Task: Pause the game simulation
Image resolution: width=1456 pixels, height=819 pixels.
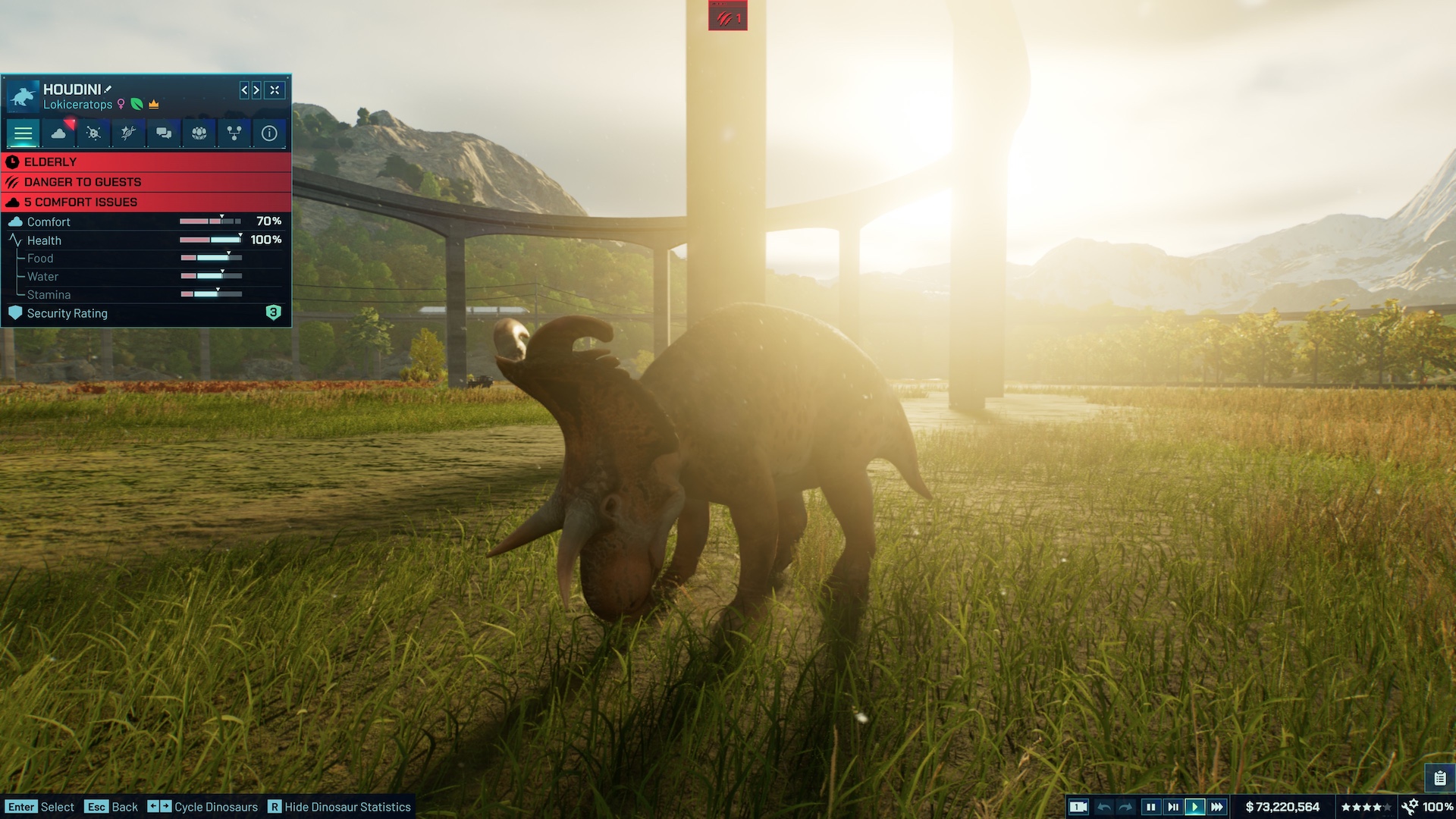Action: [1150, 806]
